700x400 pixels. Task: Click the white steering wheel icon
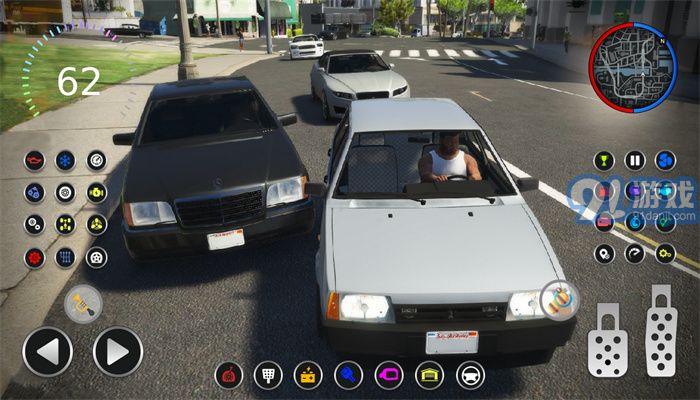pos(470,376)
